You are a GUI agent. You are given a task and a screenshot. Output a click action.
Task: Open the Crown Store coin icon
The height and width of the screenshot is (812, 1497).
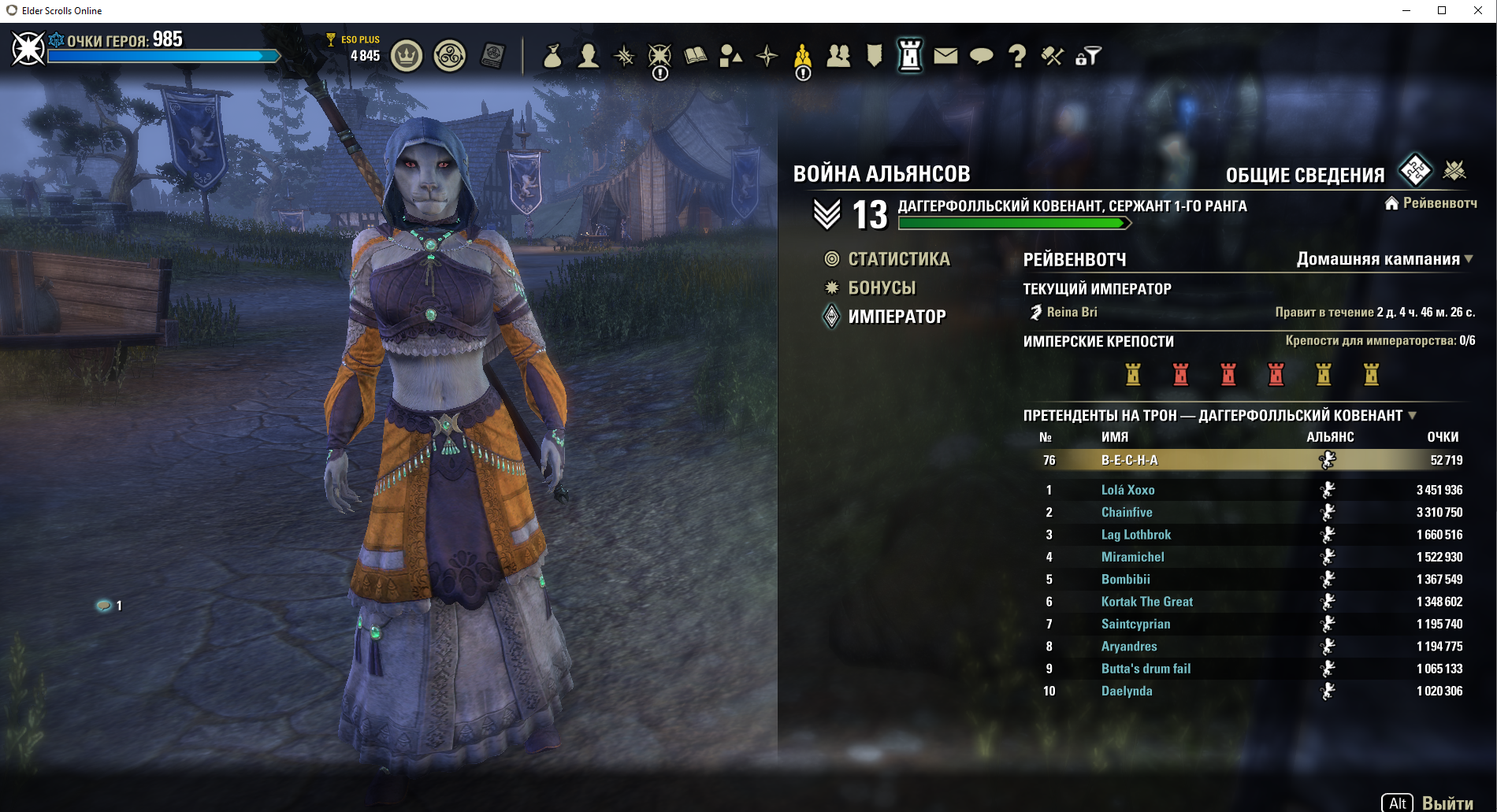[x=407, y=56]
